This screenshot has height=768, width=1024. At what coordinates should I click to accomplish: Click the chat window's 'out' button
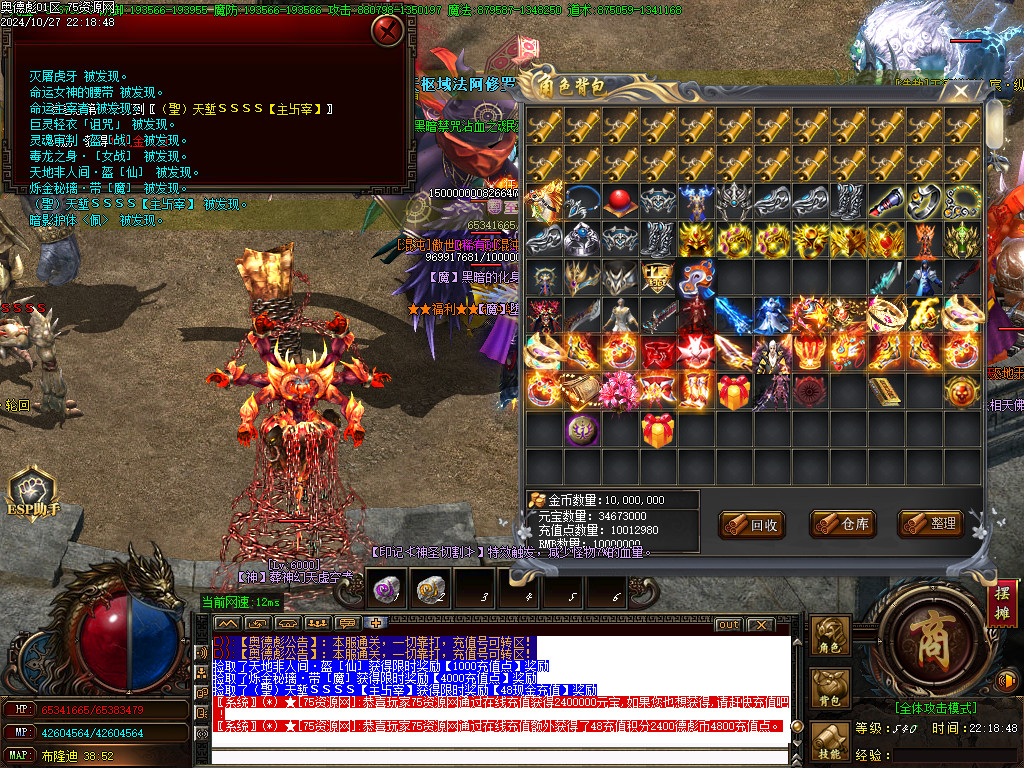pyautogui.click(x=728, y=624)
